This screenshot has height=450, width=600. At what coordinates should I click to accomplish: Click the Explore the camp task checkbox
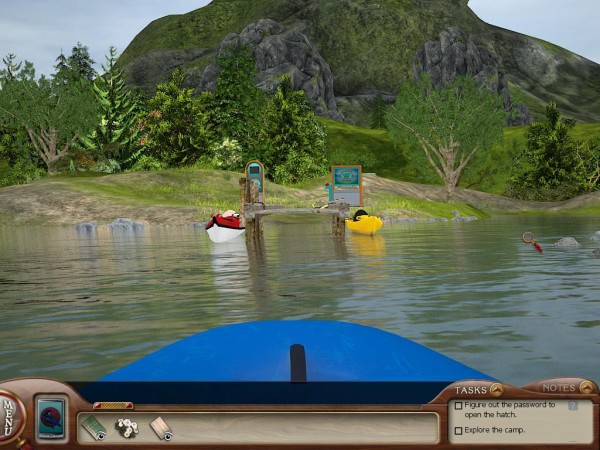458,431
